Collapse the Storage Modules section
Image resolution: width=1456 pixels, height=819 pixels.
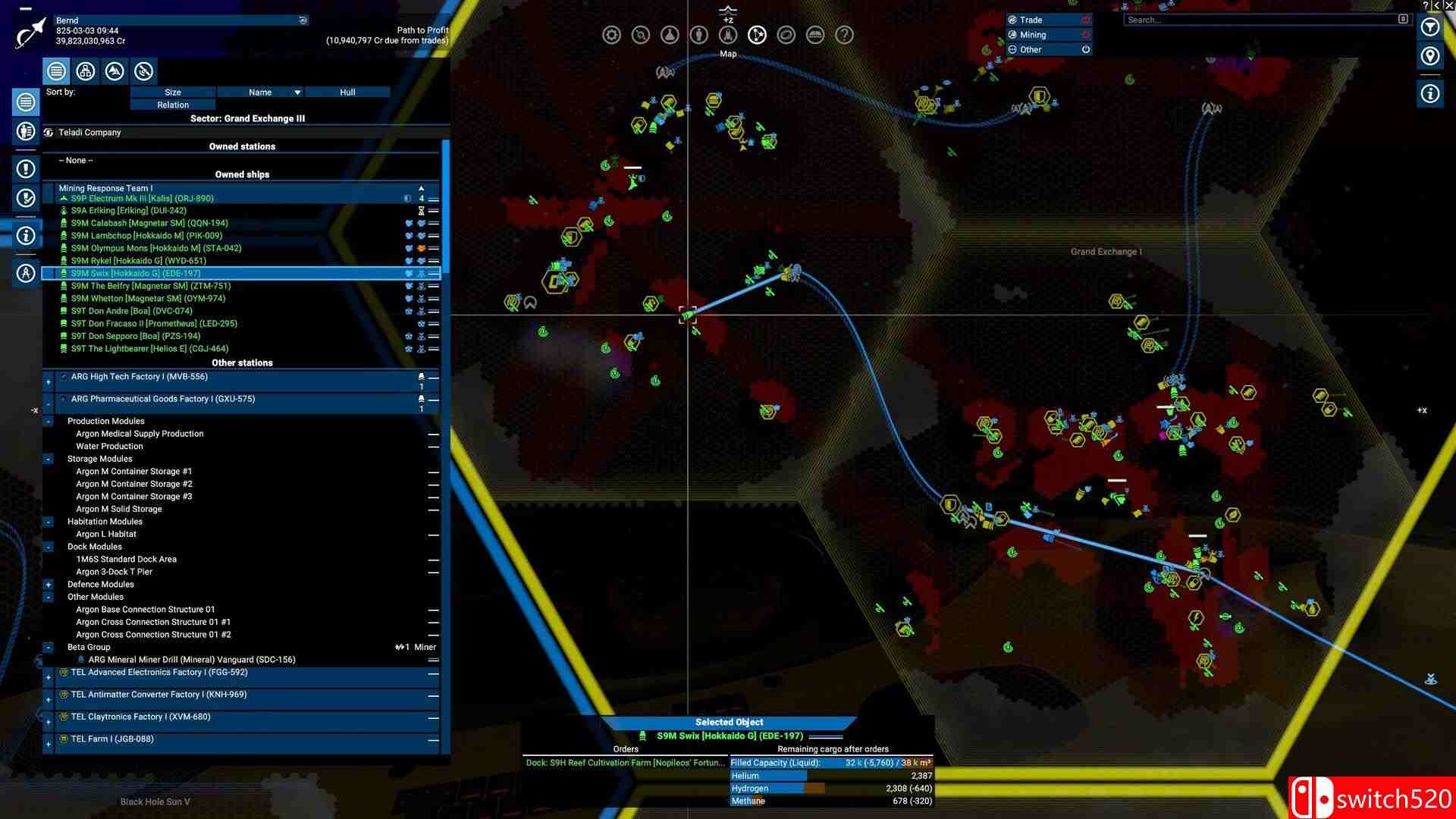coord(49,459)
